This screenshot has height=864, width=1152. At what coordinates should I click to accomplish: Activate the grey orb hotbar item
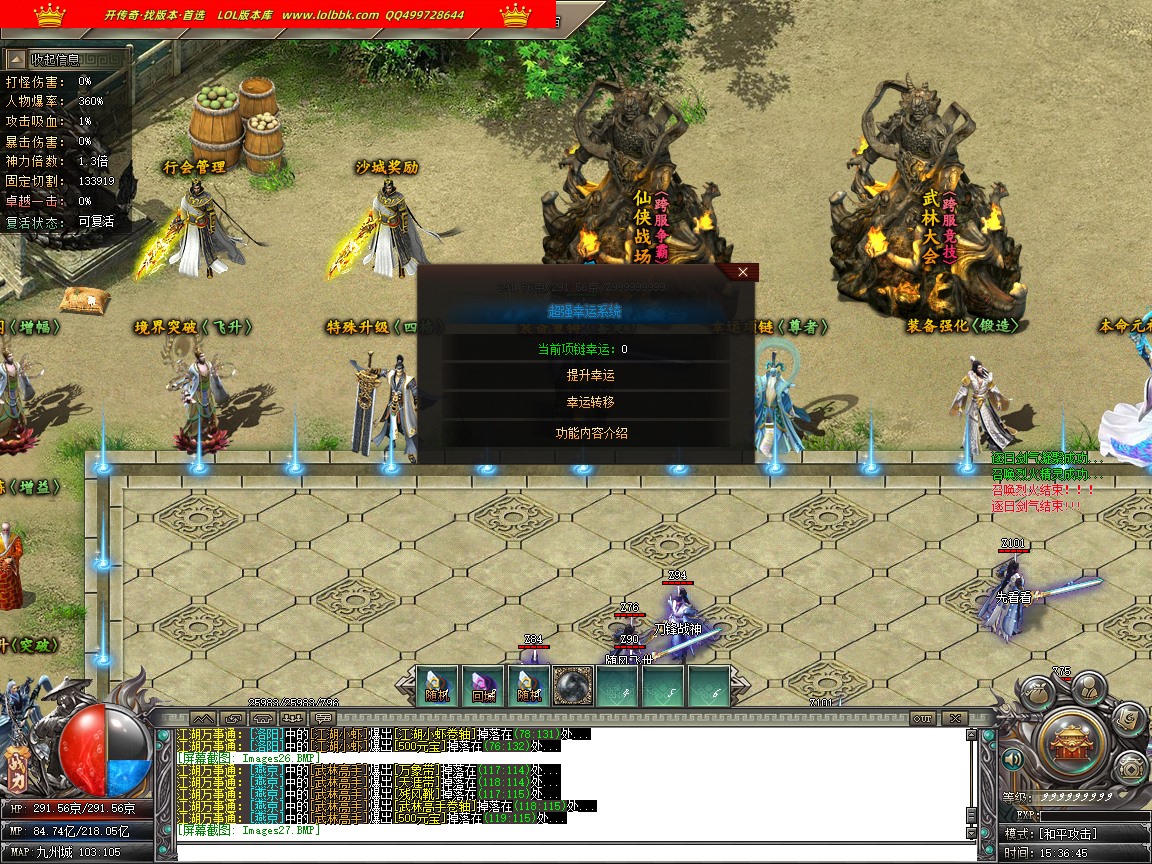[x=573, y=686]
